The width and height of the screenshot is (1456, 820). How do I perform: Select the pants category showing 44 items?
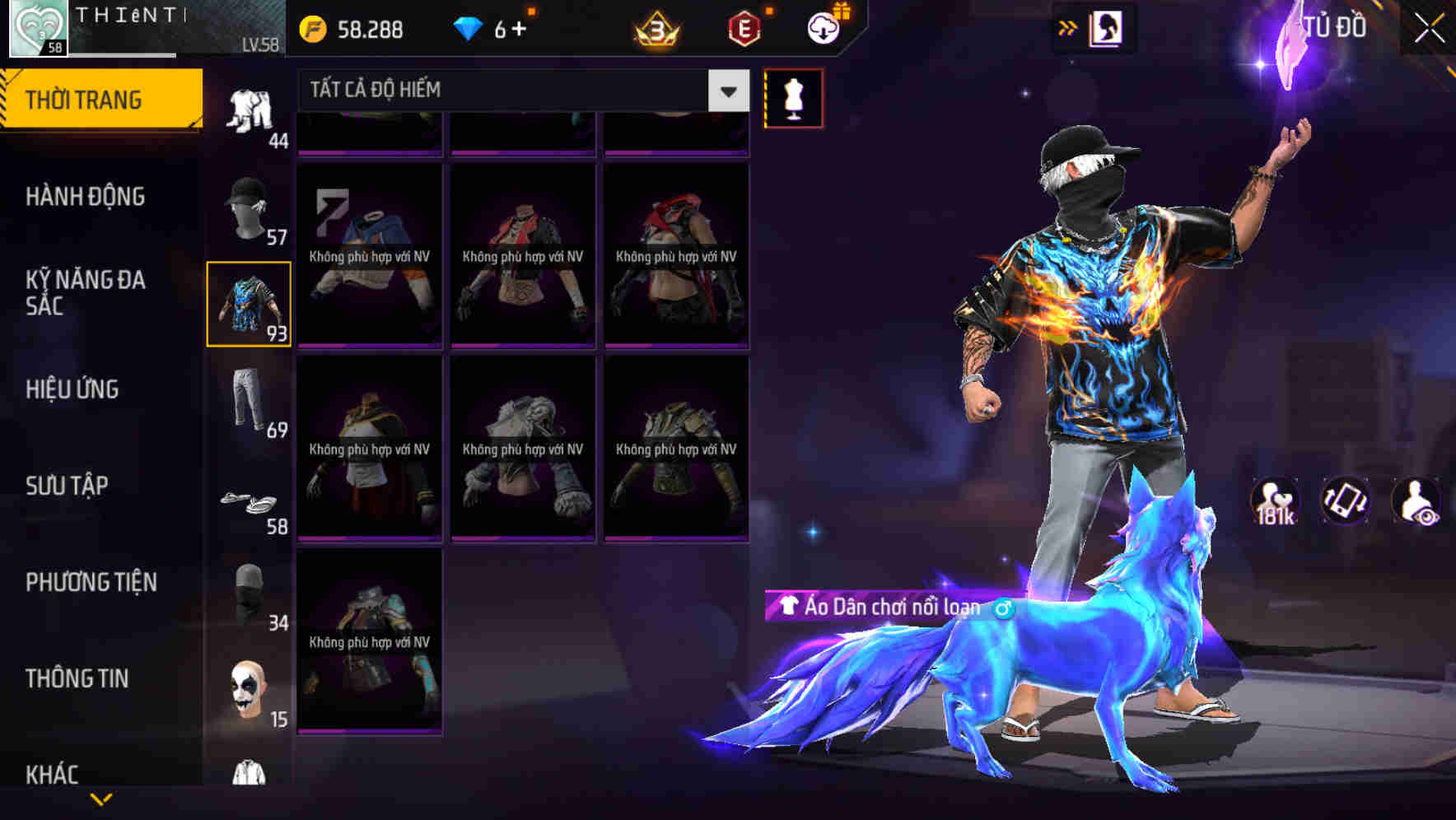click(250, 107)
